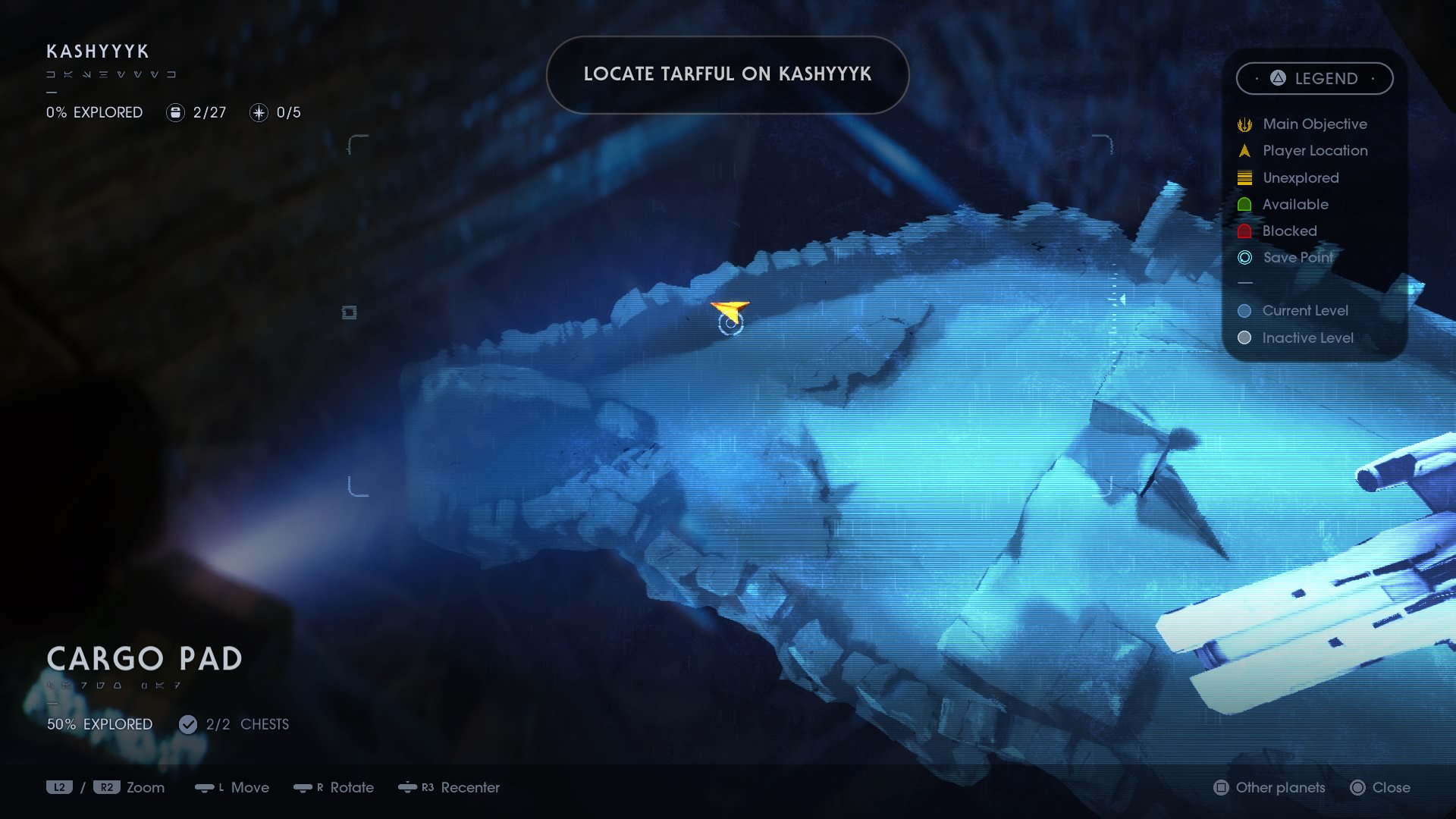The width and height of the screenshot is (1456, 819).
Task: Enable the 2/2 Chests completion checkmark
Action: tap(188, 724)
